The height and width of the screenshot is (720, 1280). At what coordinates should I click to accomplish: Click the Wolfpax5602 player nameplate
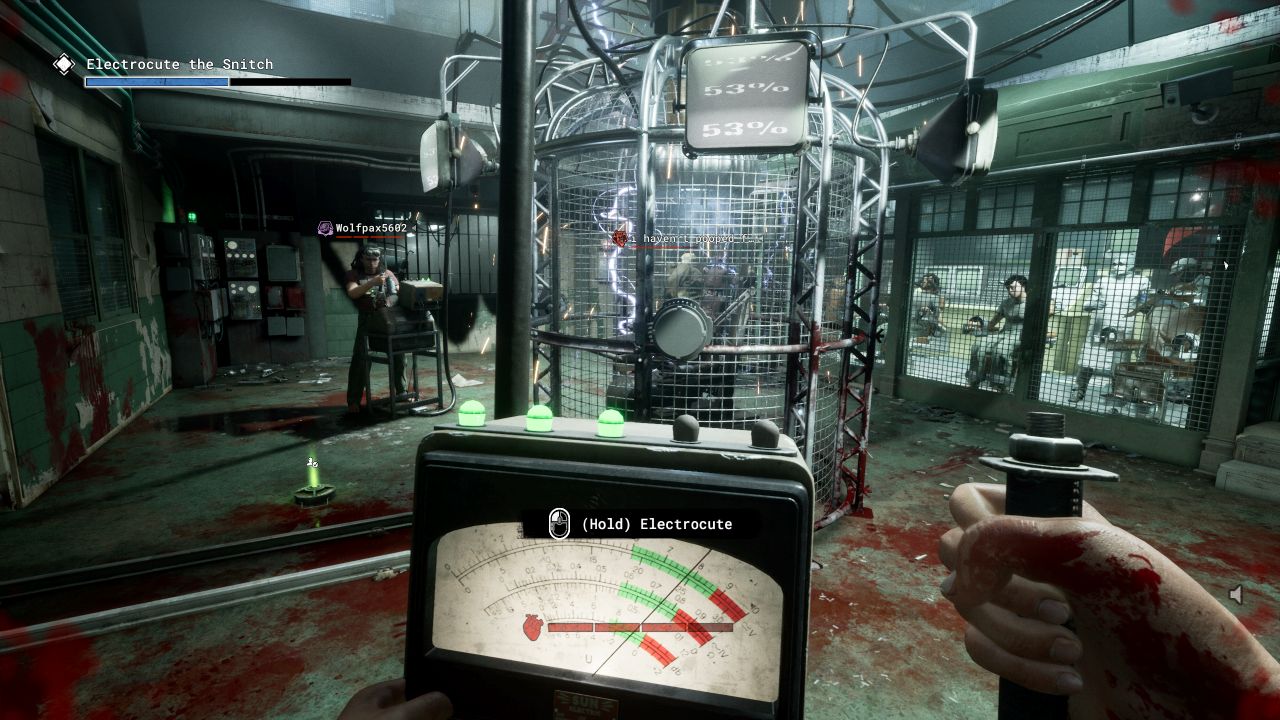364,228
